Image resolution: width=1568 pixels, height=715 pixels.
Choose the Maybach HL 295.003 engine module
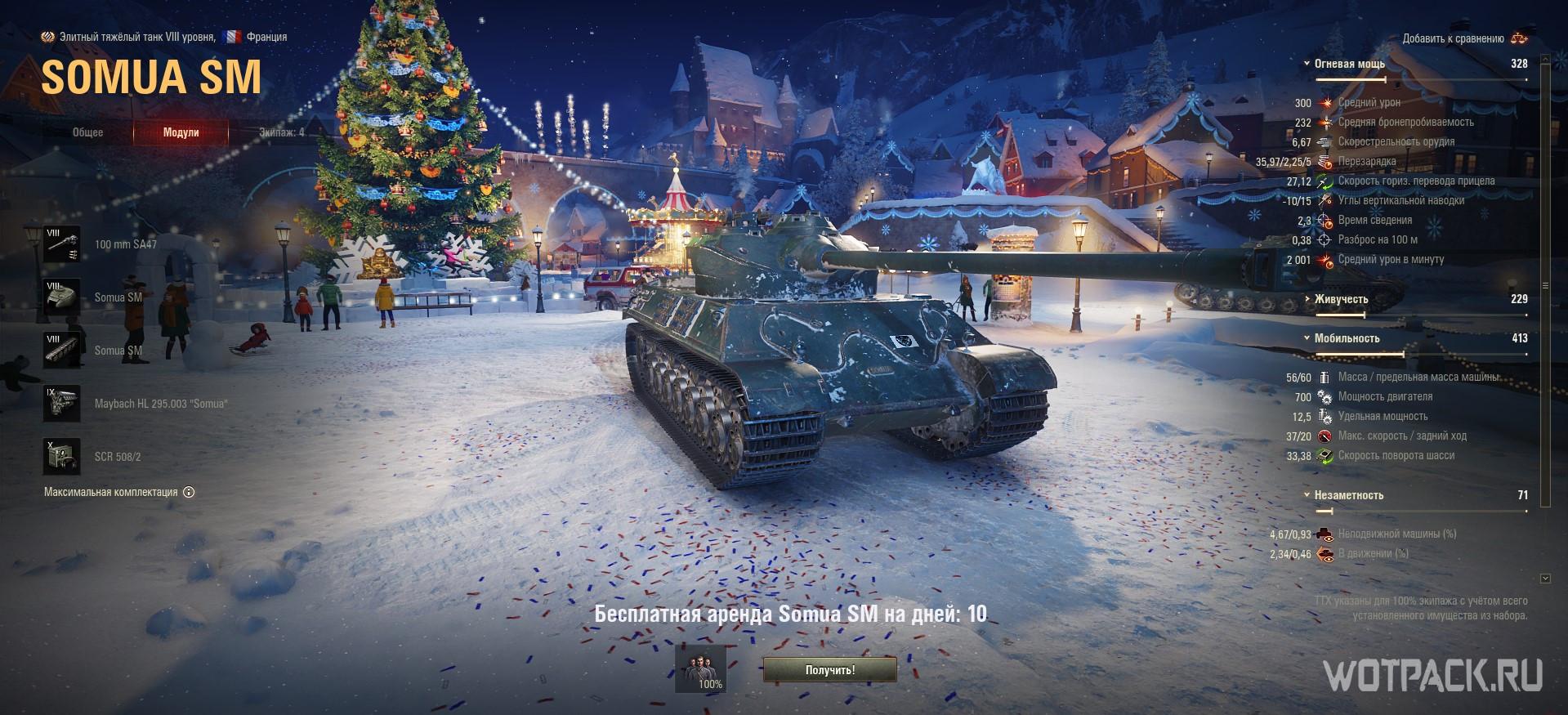pos(62,404)
